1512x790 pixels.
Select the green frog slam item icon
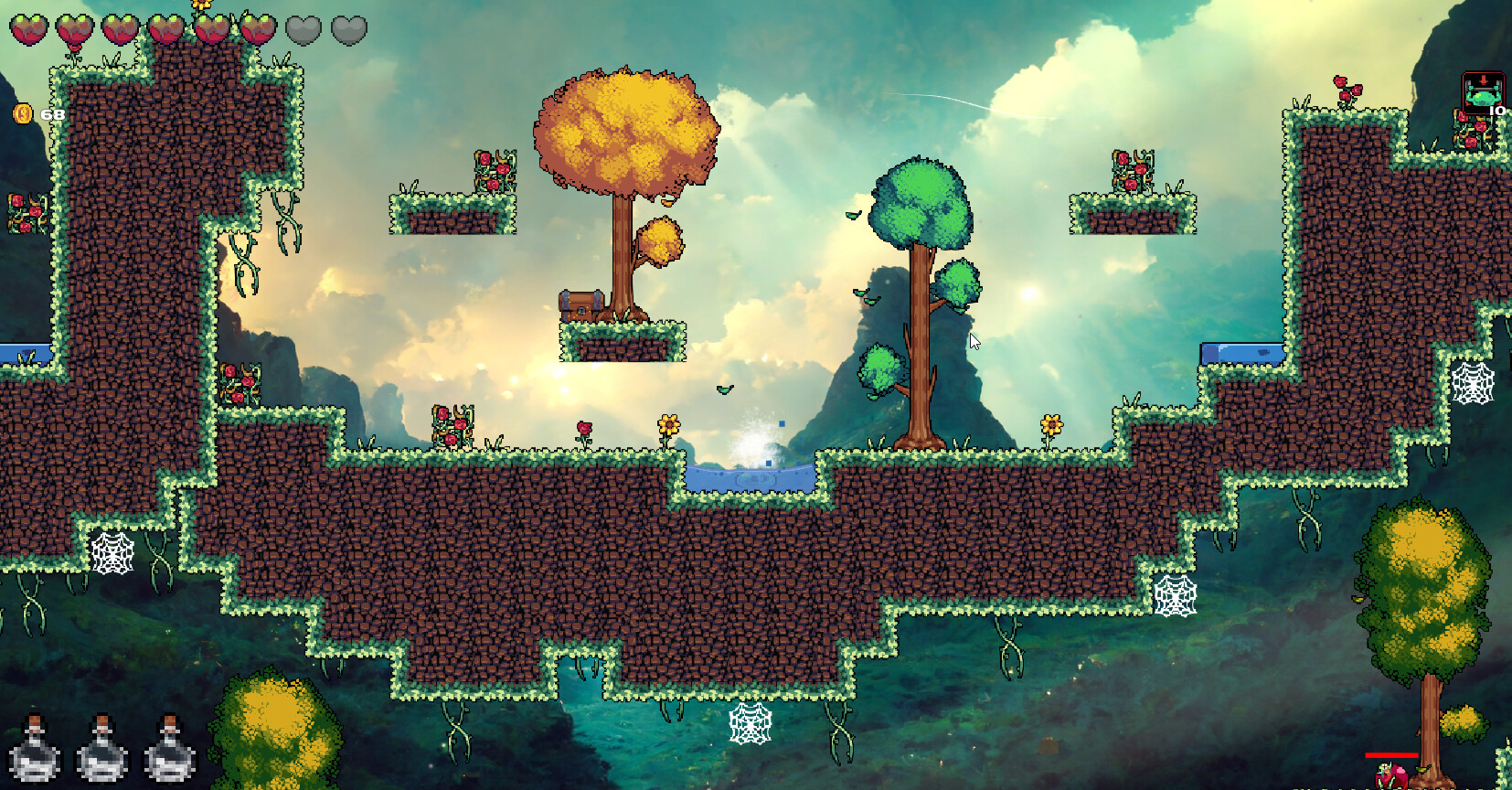pyautogui.click(x=1482, y=92)
